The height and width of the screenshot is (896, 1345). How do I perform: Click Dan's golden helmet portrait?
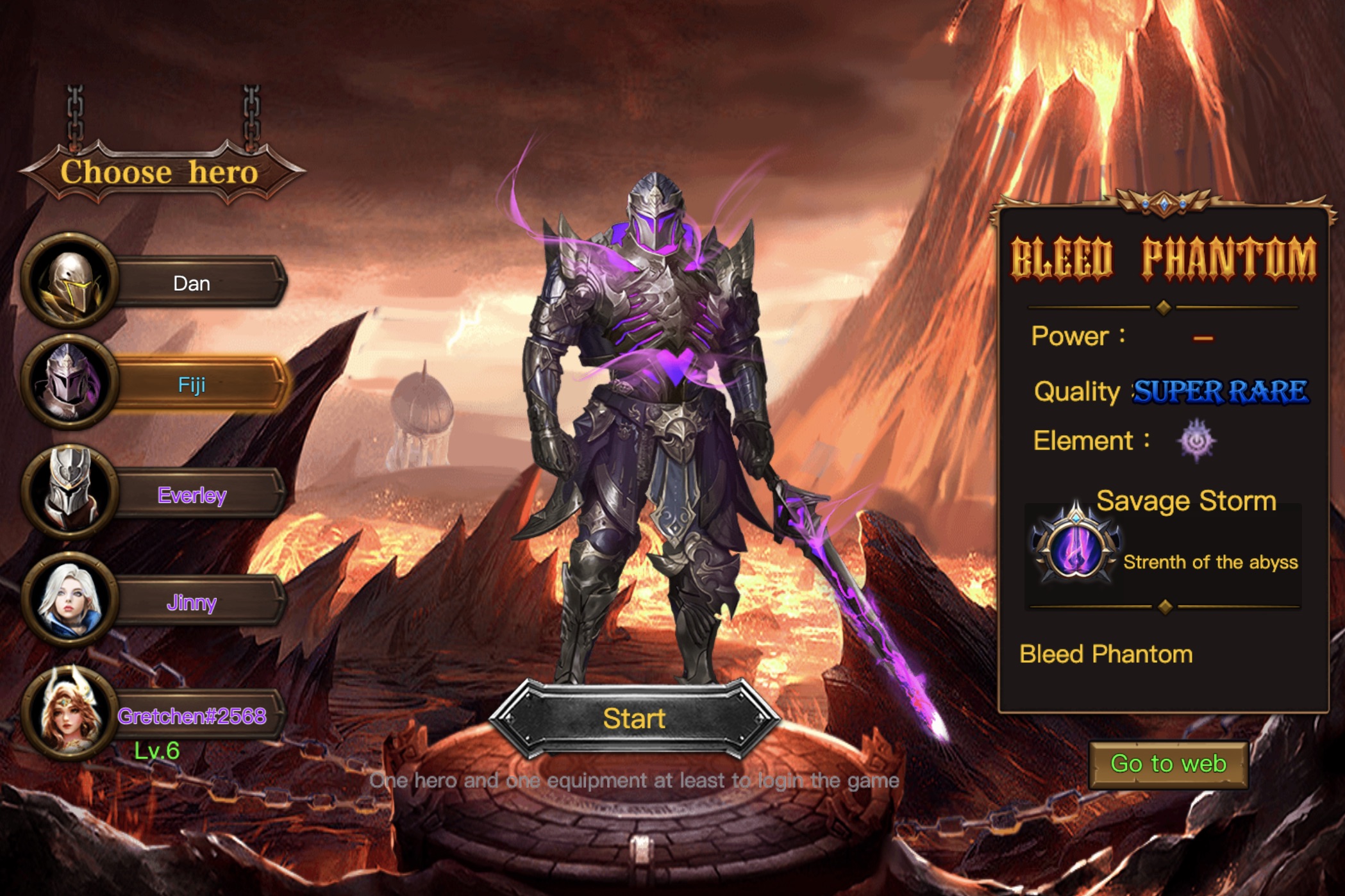click(x=70, y=282)
